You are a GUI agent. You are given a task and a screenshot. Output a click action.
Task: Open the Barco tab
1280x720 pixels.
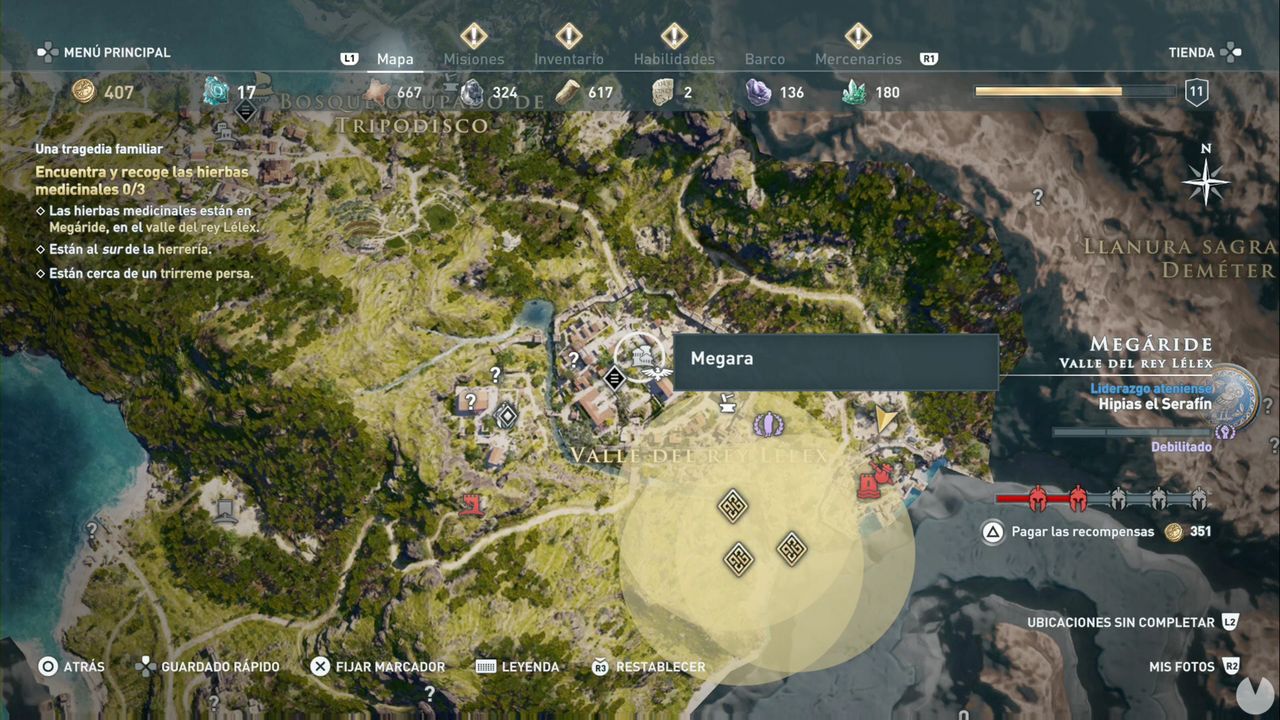[765, 58]
